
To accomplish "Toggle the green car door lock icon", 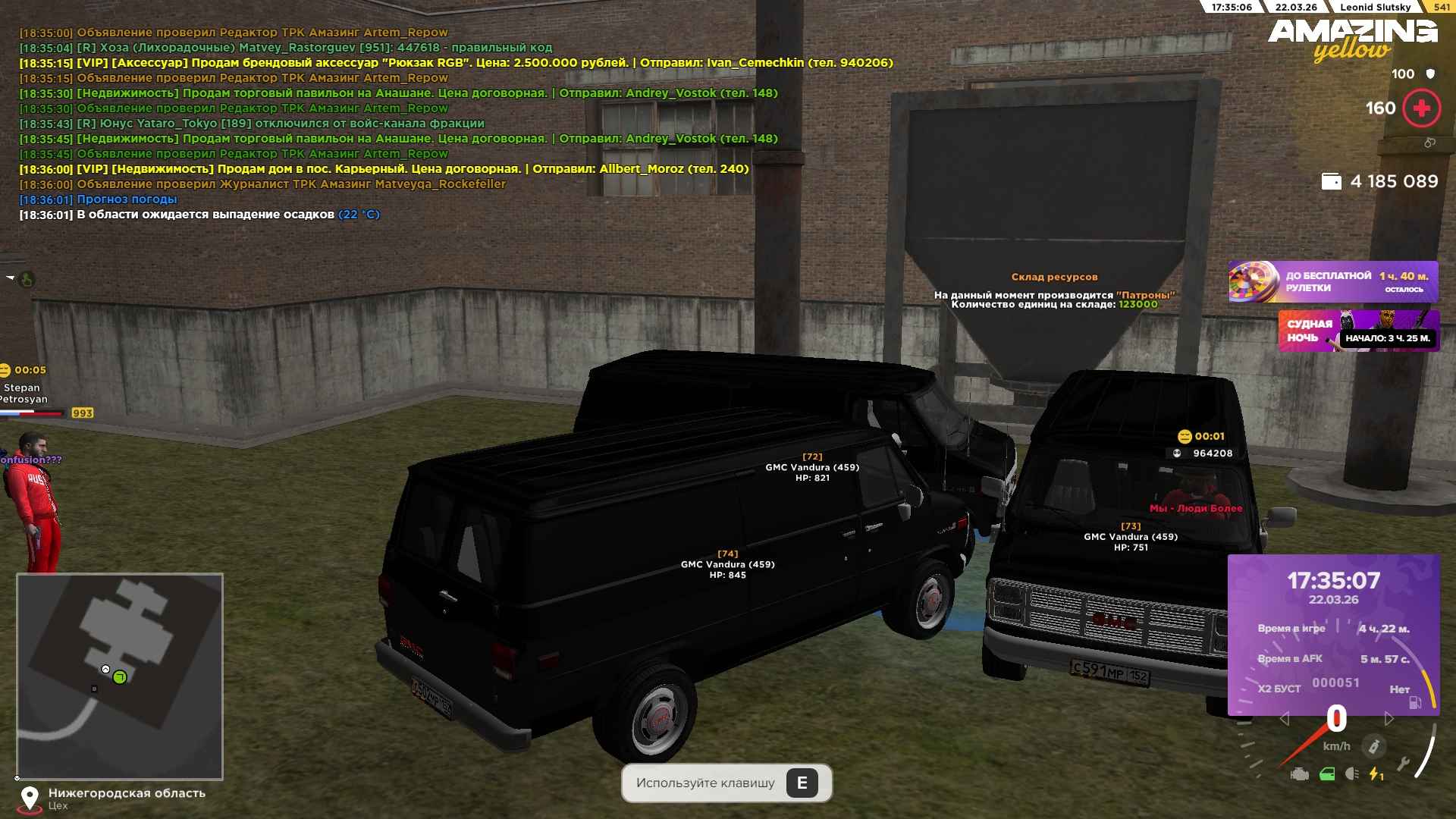I will (1326, 774).
